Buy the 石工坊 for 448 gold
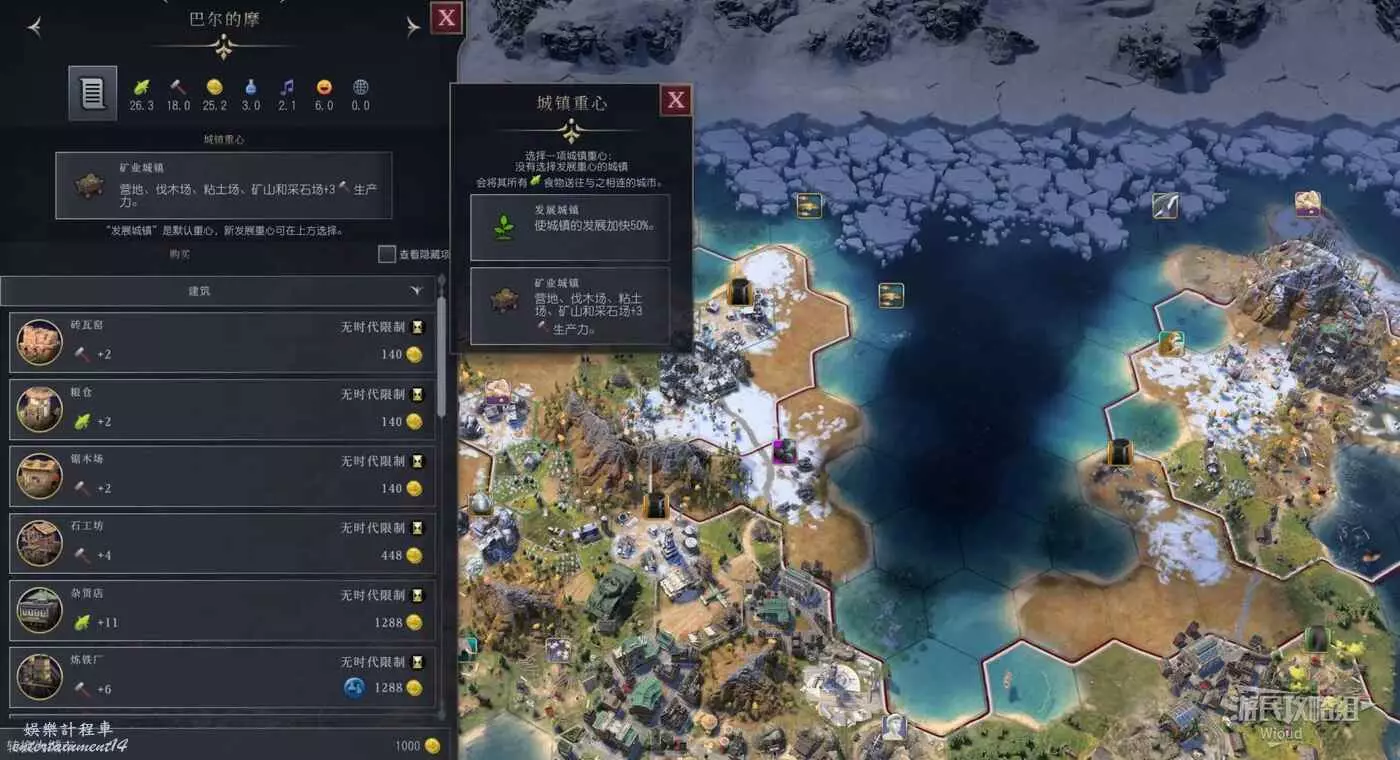The width and height of the screenshot is (1400, 760). pyautogui.click(x=222, y=543)
